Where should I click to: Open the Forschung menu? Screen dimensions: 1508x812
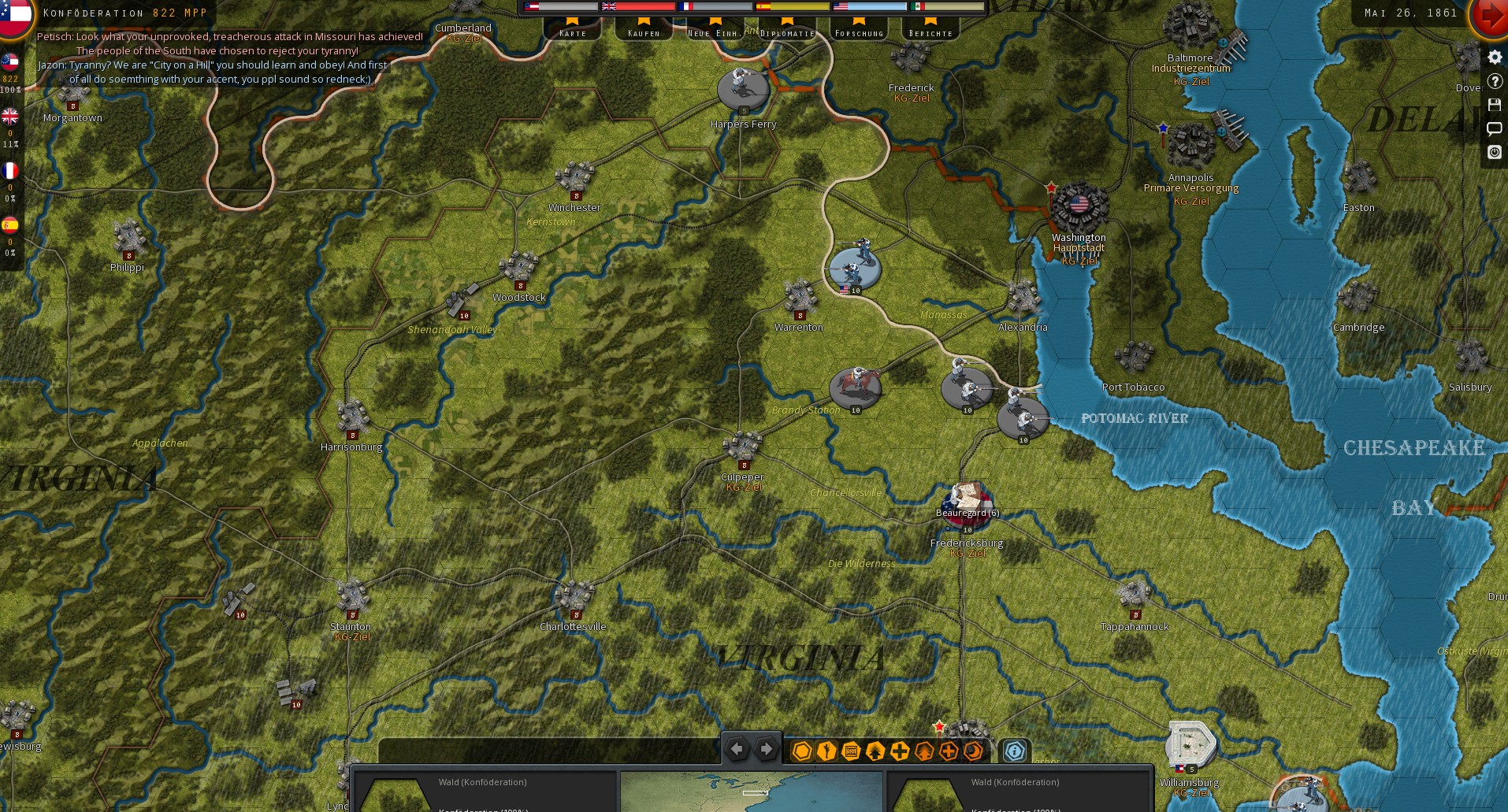pos(858,32)
